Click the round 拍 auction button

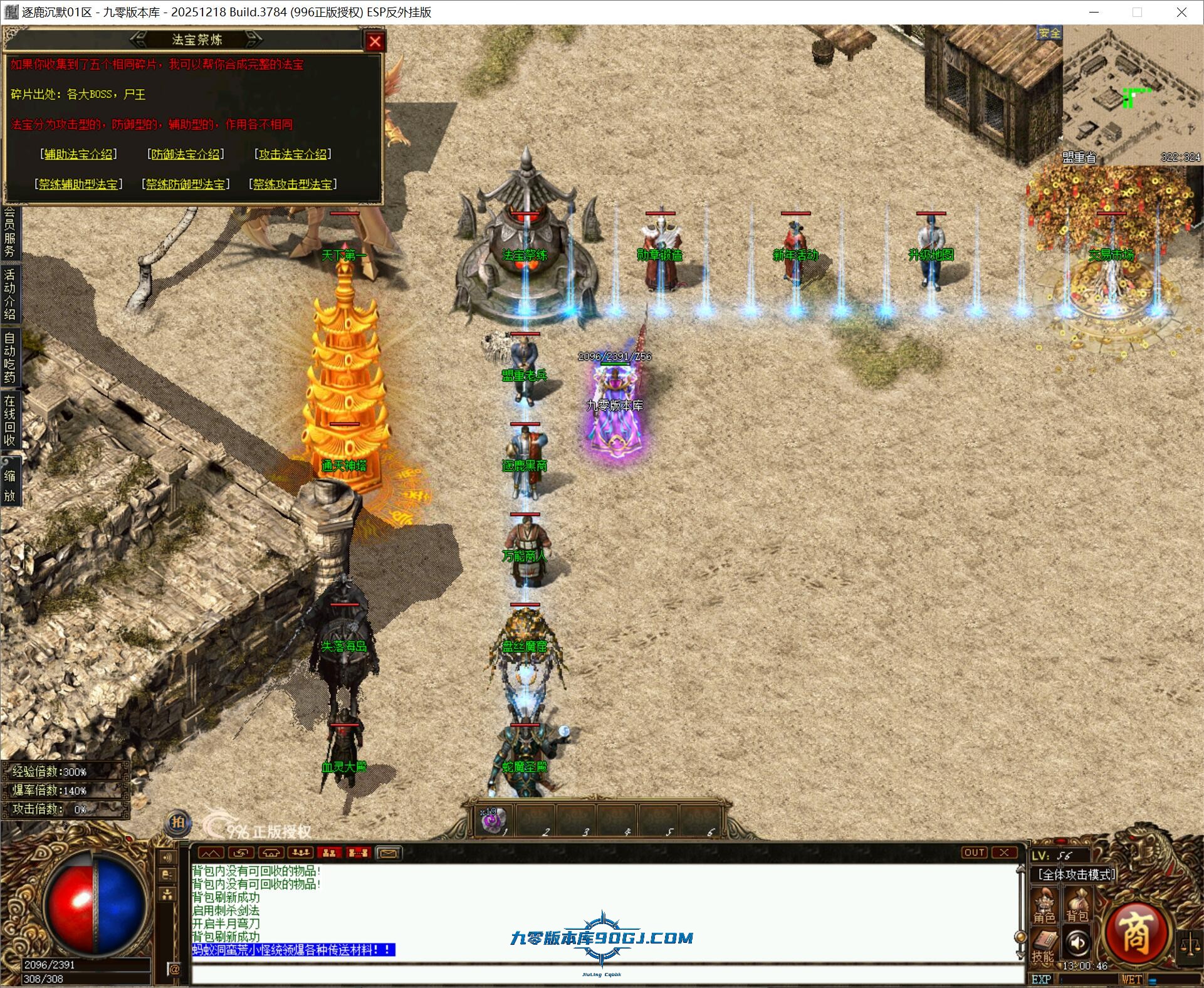click(178, 822)
